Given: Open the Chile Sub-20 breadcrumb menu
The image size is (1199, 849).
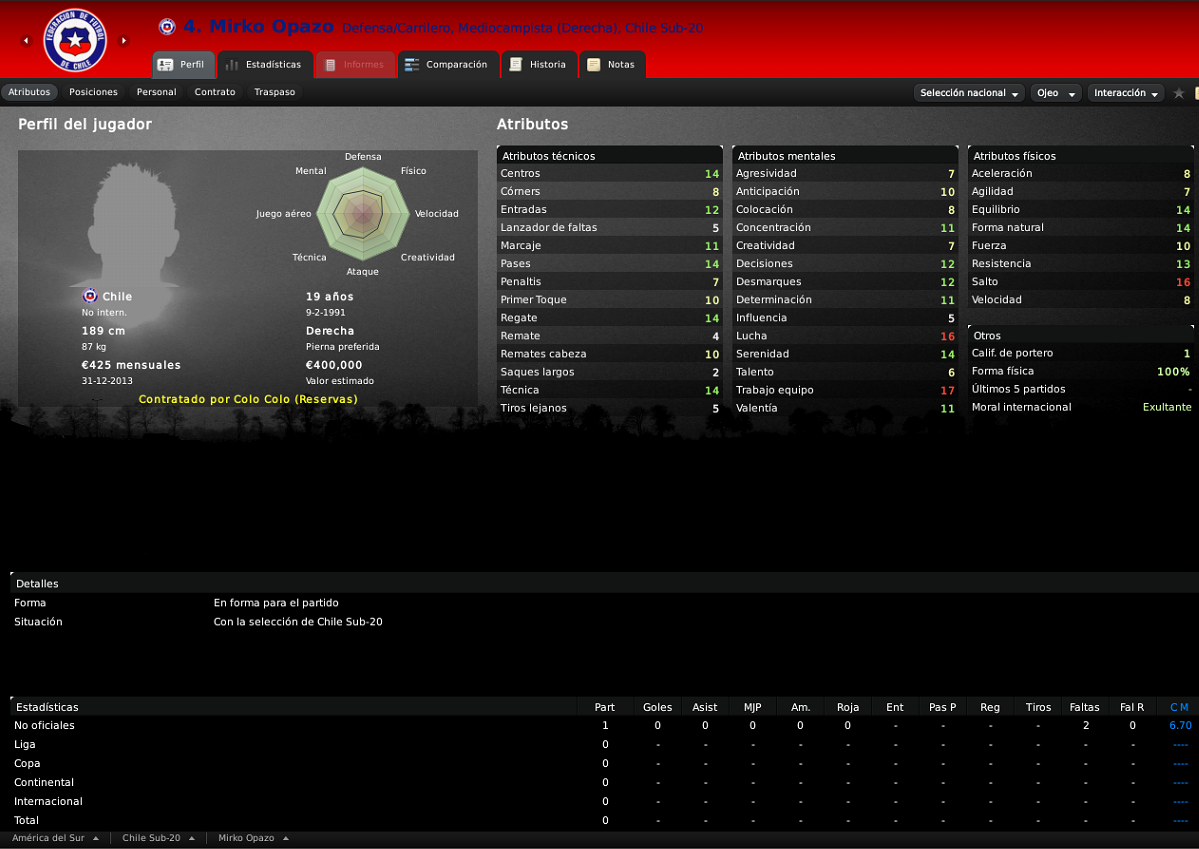Looking at the screenshot, I should (x=158, y=838).
